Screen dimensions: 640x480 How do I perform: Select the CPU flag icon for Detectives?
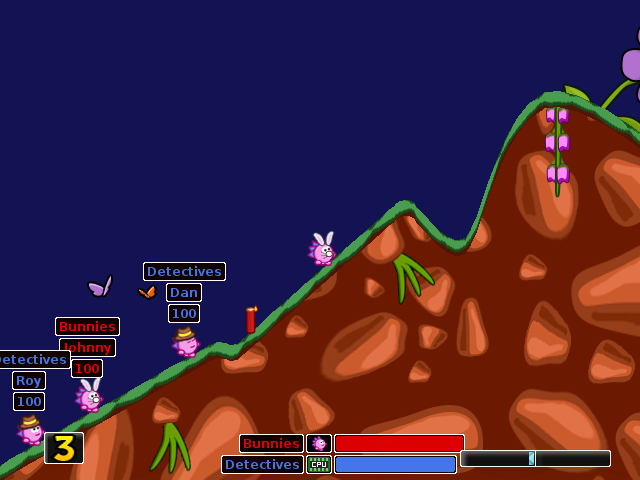(x=319, y=464)
